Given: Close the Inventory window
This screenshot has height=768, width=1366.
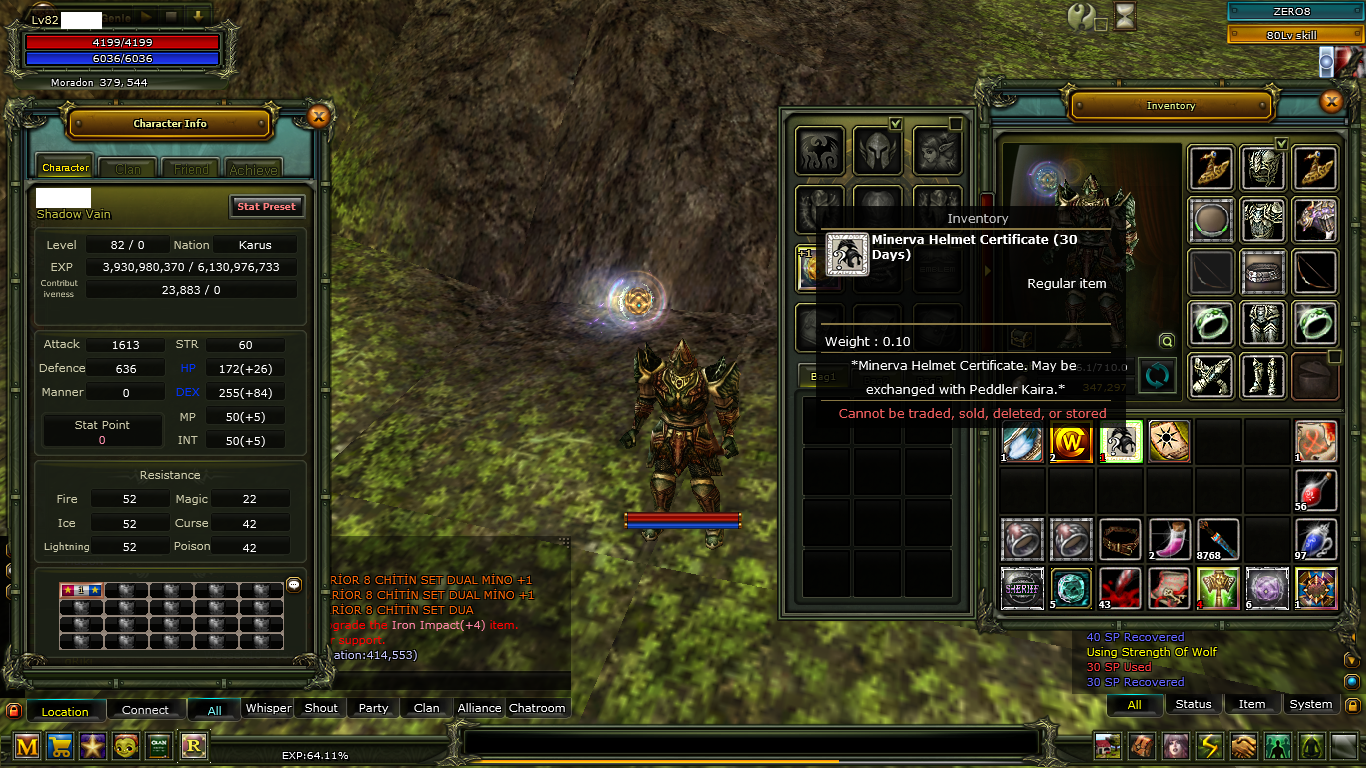Looking at the screenshot, I should (x=1331, y=102).
